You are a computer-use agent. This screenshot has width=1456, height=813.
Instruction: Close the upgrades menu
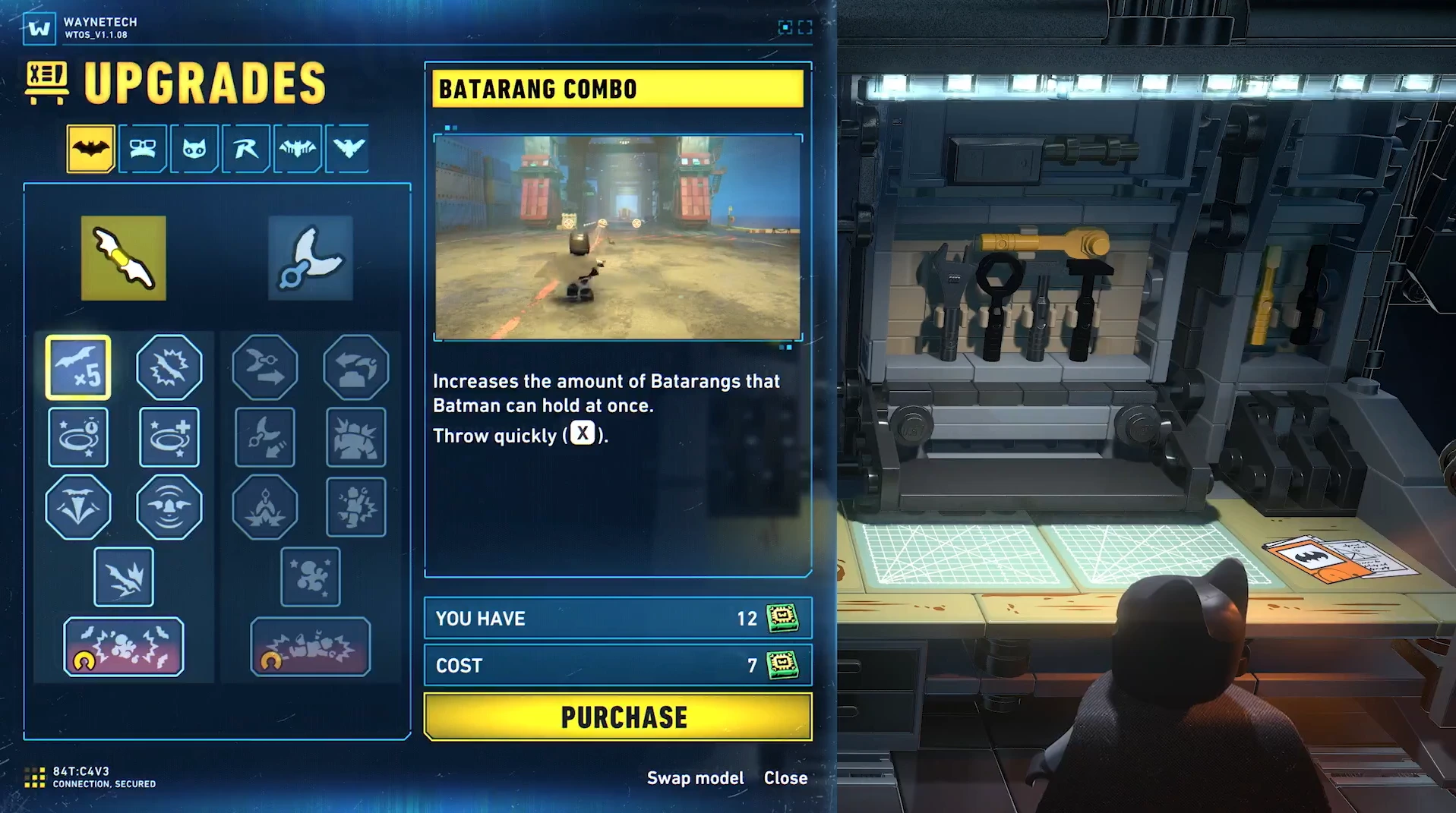tap(785, 778)
